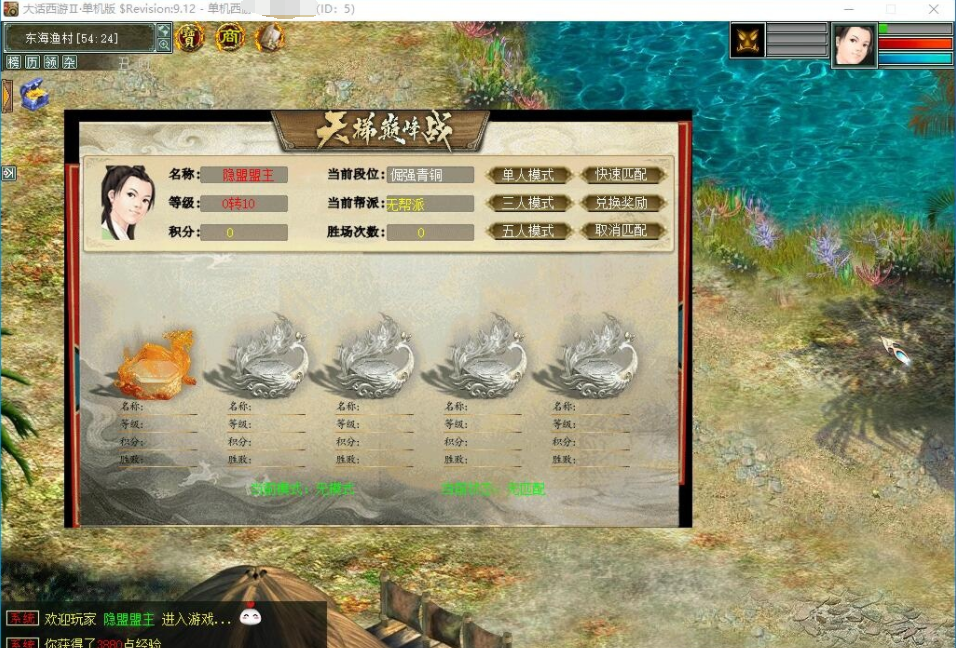Open the blue treasure chest icon
Viewport: 956px width, 648px height.
point(34,94)
